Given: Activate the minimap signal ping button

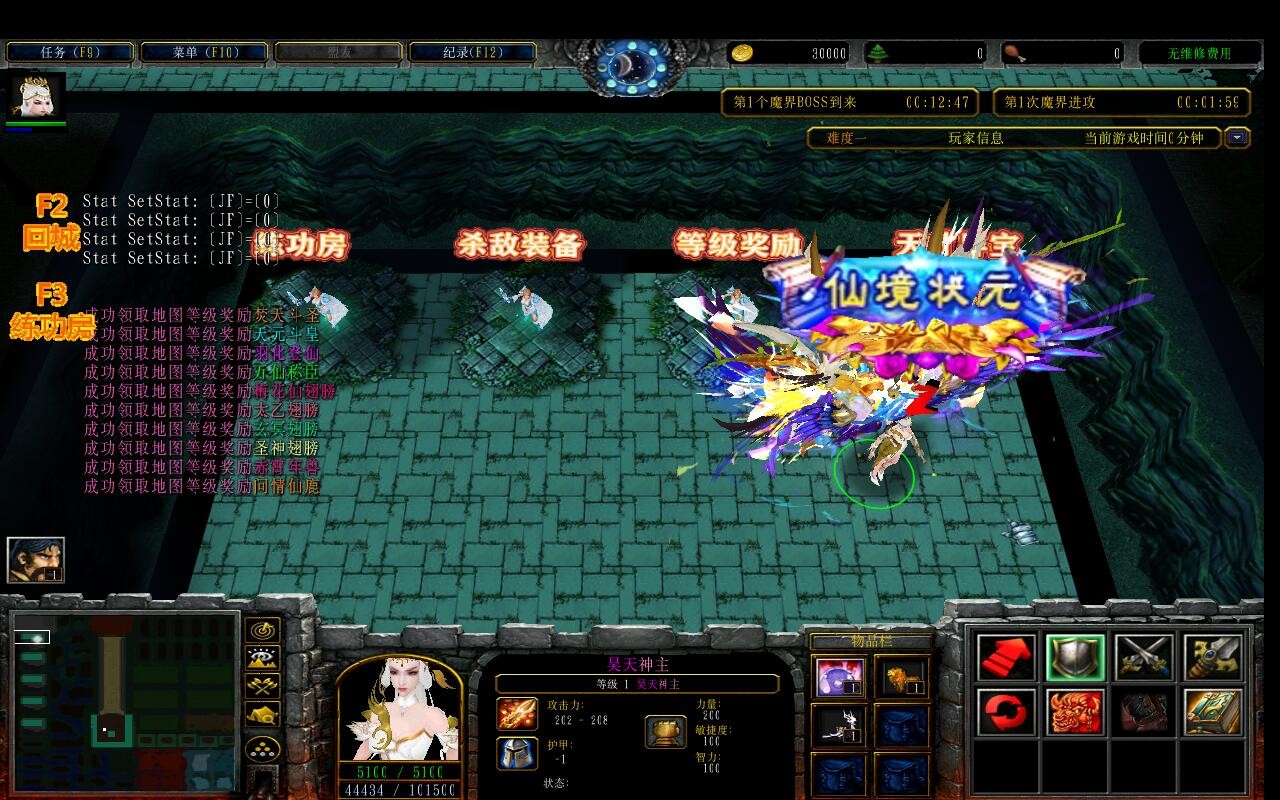Looking at the screenshot, I should pyautogui.click(x=263, y=631).
